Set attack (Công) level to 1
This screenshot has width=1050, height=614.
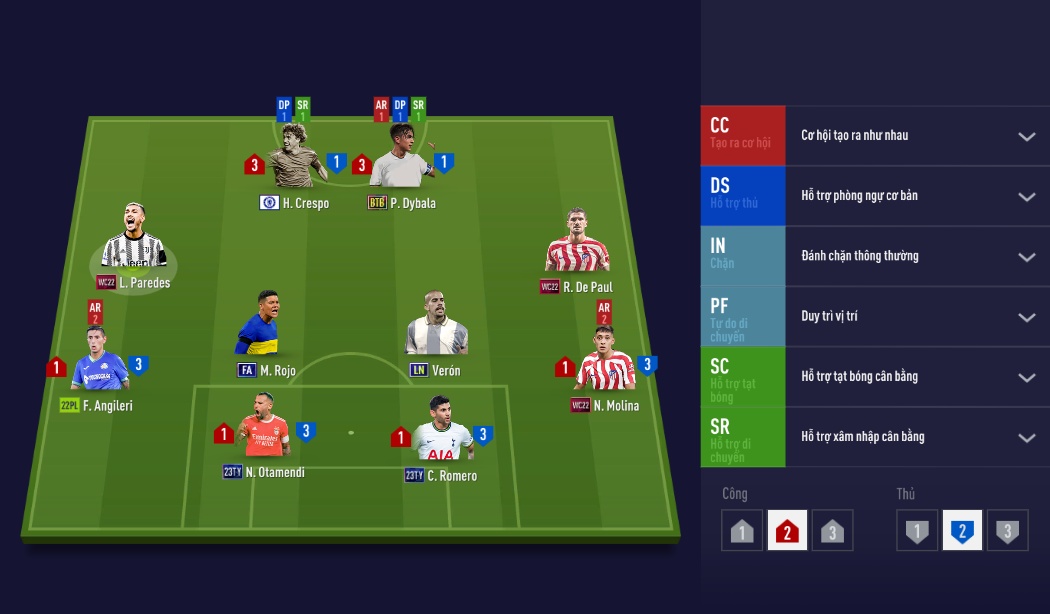click(x=741, y=531)
